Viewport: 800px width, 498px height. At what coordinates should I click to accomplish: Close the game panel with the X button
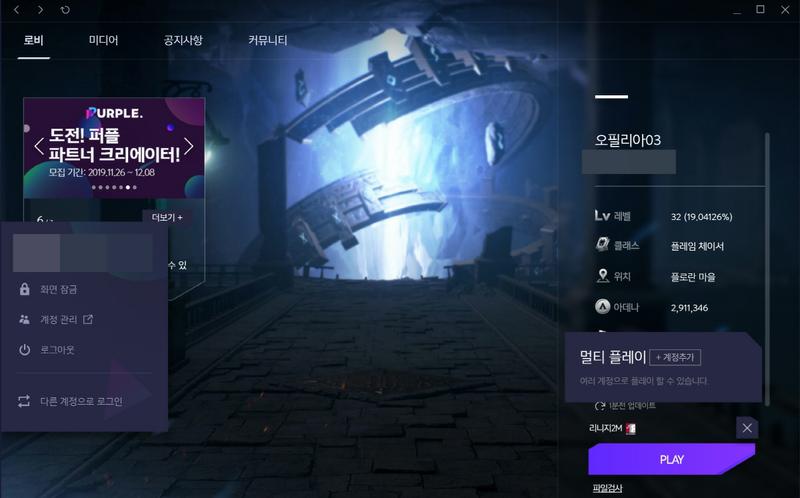tap(747, 428)
